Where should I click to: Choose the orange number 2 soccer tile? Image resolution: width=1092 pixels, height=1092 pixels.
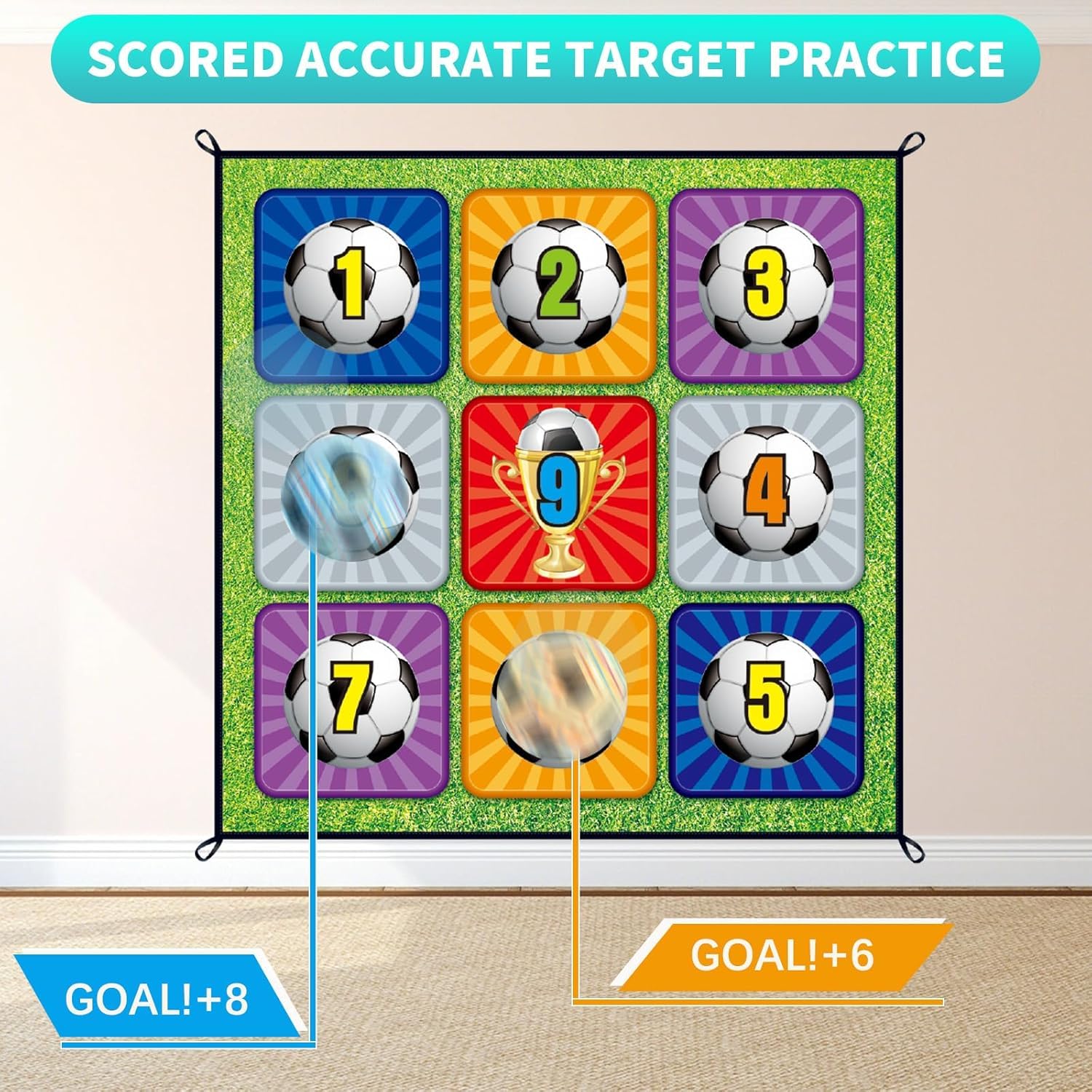tap(558, 285)
